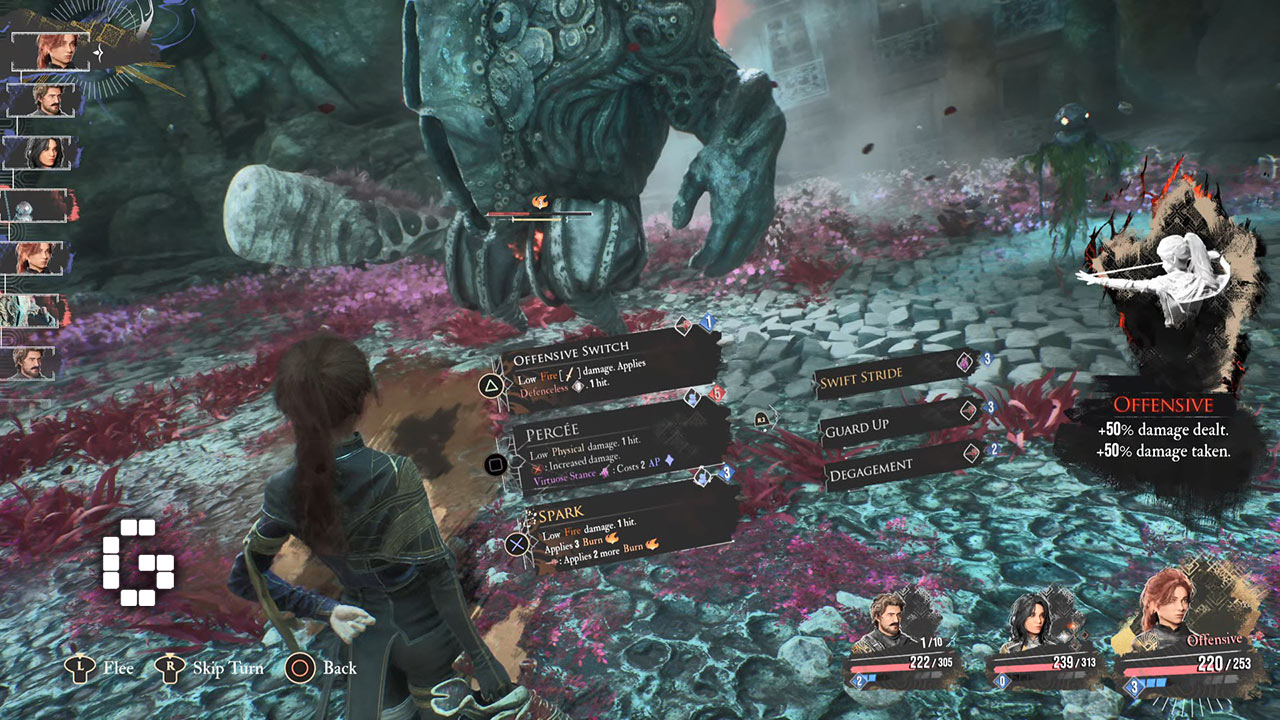Click the Flee option
The width and height of the screenshot is (1280, 720).
[101, 668]
